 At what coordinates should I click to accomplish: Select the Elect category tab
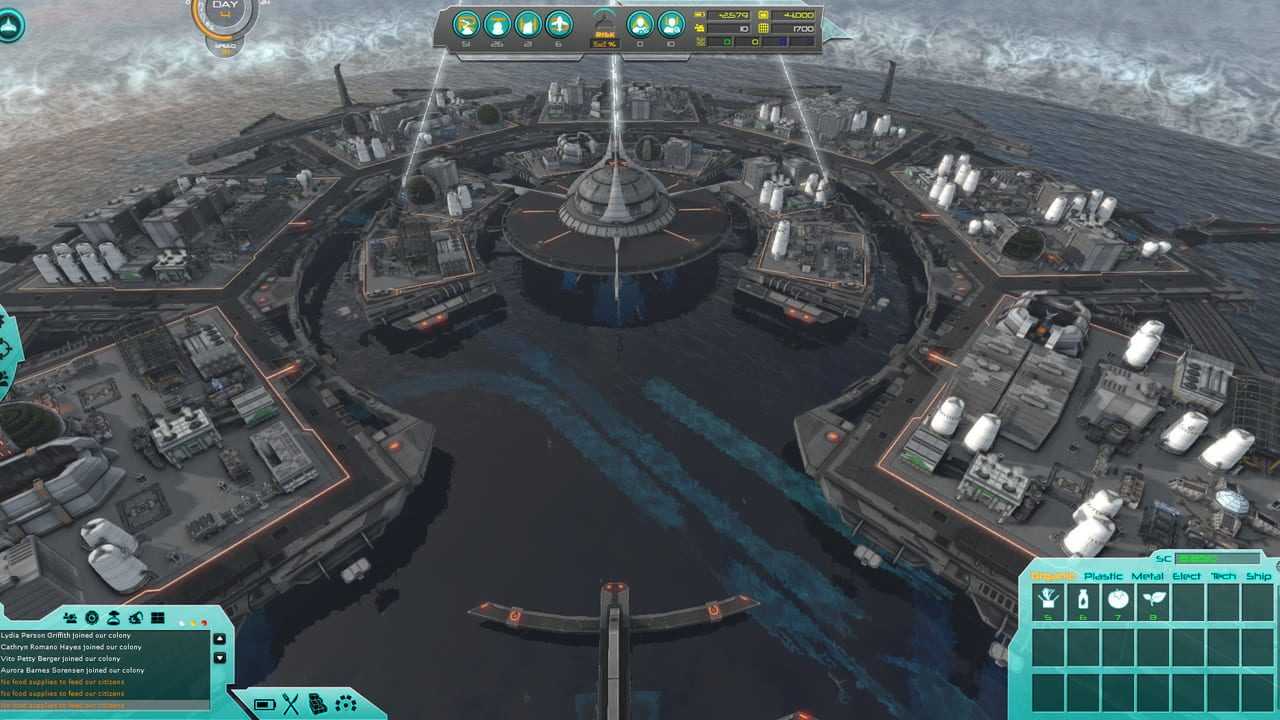click(1187, 576)
